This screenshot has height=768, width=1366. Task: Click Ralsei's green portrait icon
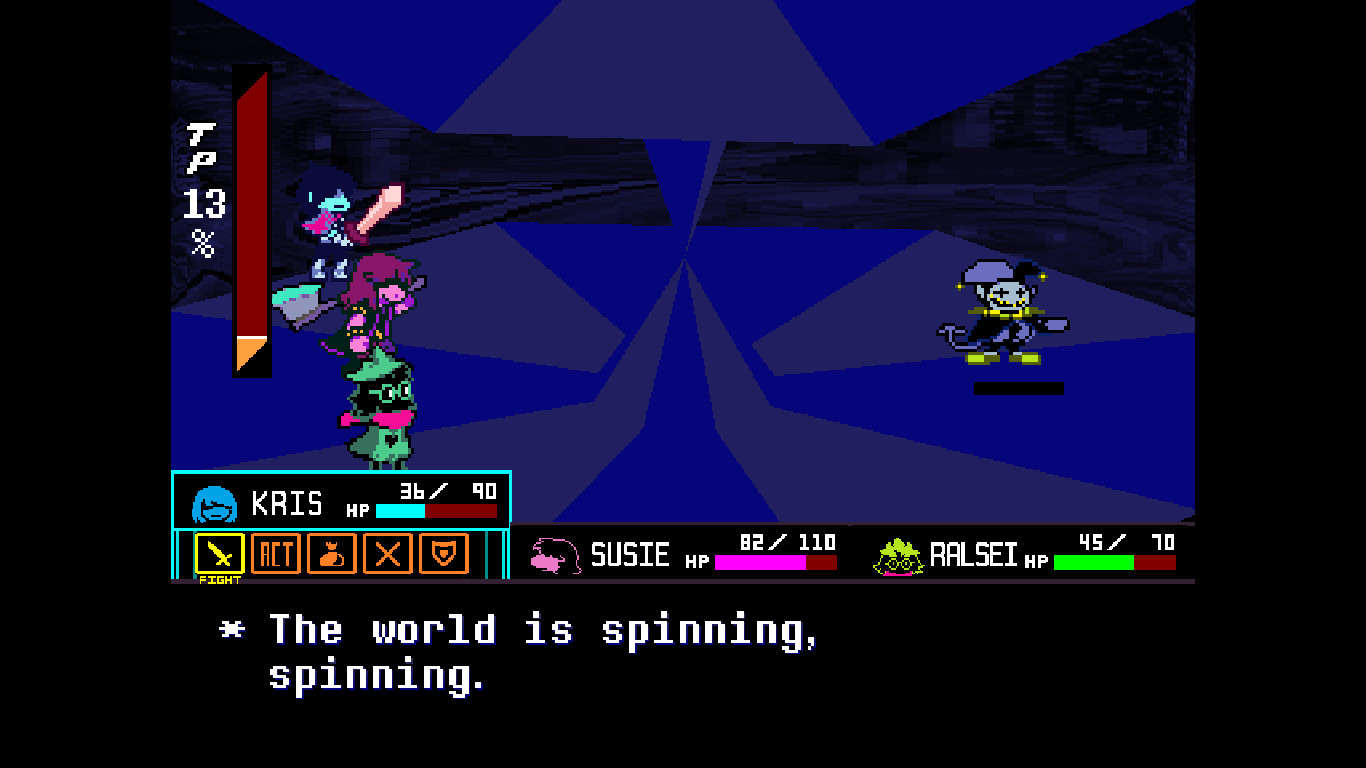click(x=898, y=558)
